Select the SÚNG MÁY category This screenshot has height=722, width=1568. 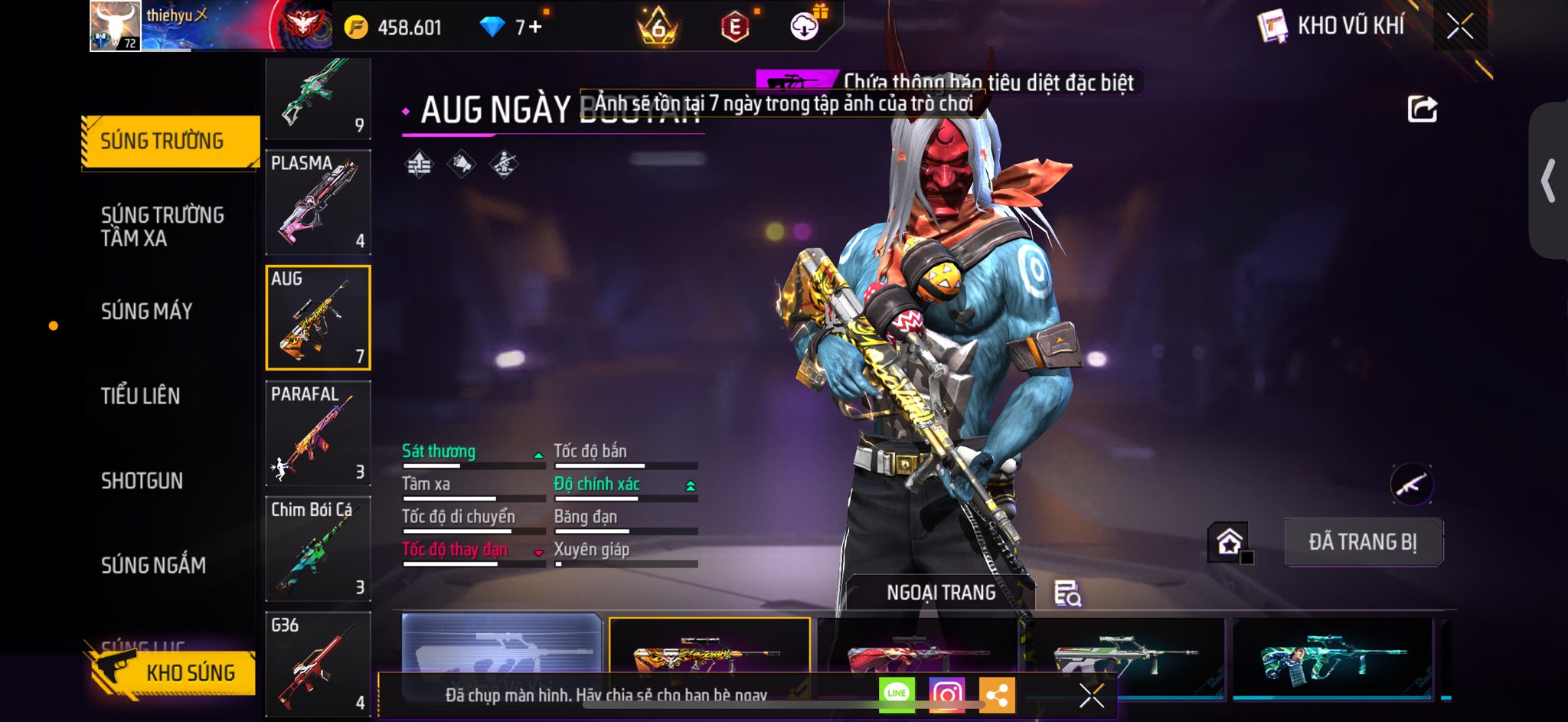click(146, 311)
